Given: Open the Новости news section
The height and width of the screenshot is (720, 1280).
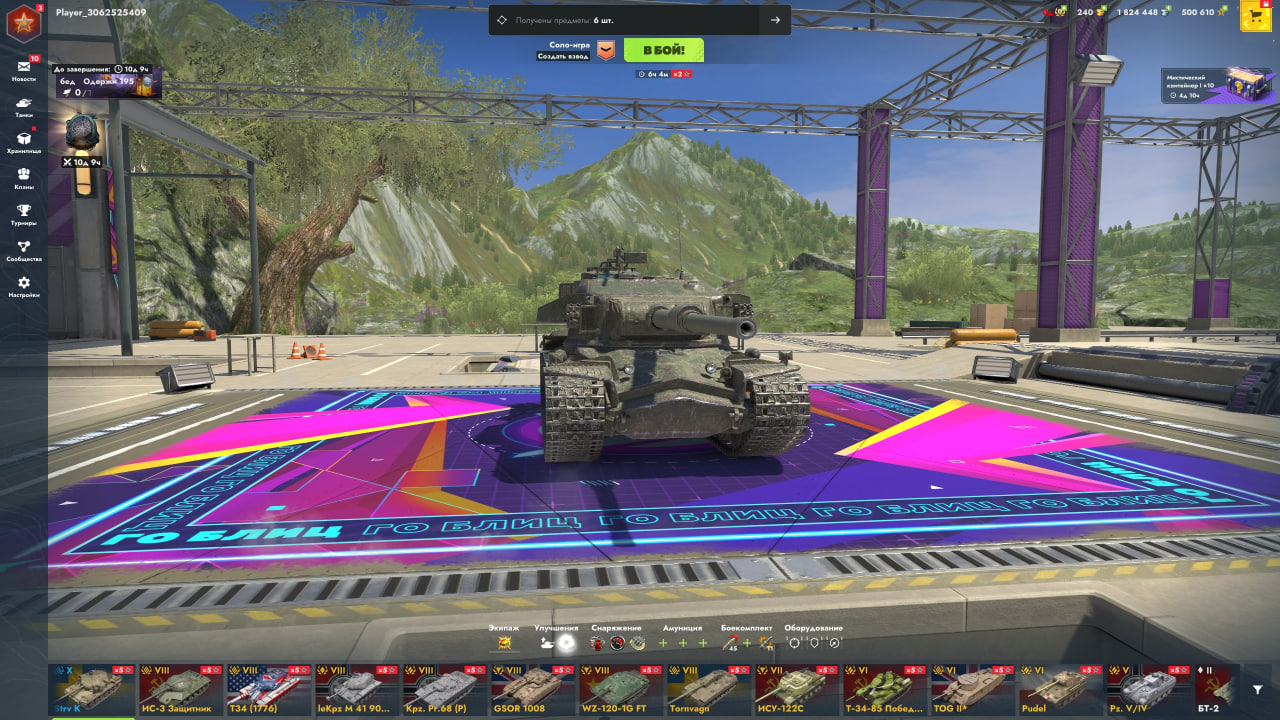Looking at the screenshot, I should 24,70.
